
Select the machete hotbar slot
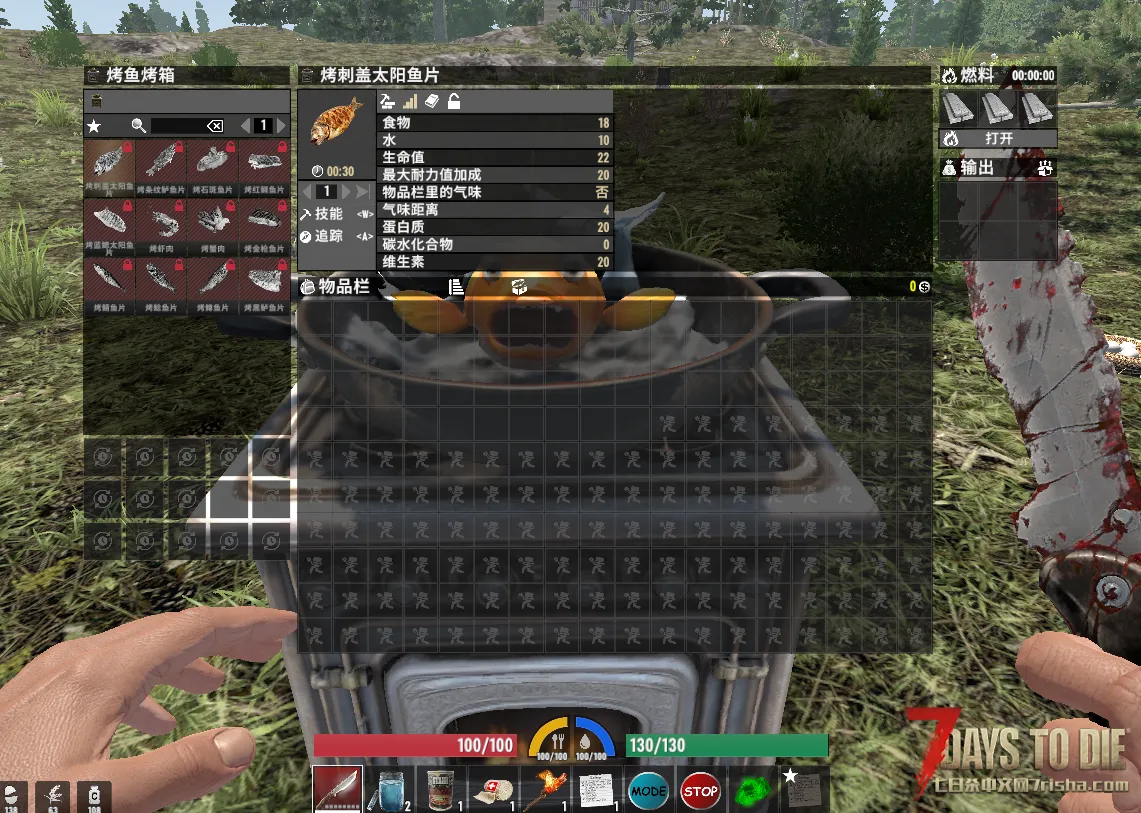337,789
